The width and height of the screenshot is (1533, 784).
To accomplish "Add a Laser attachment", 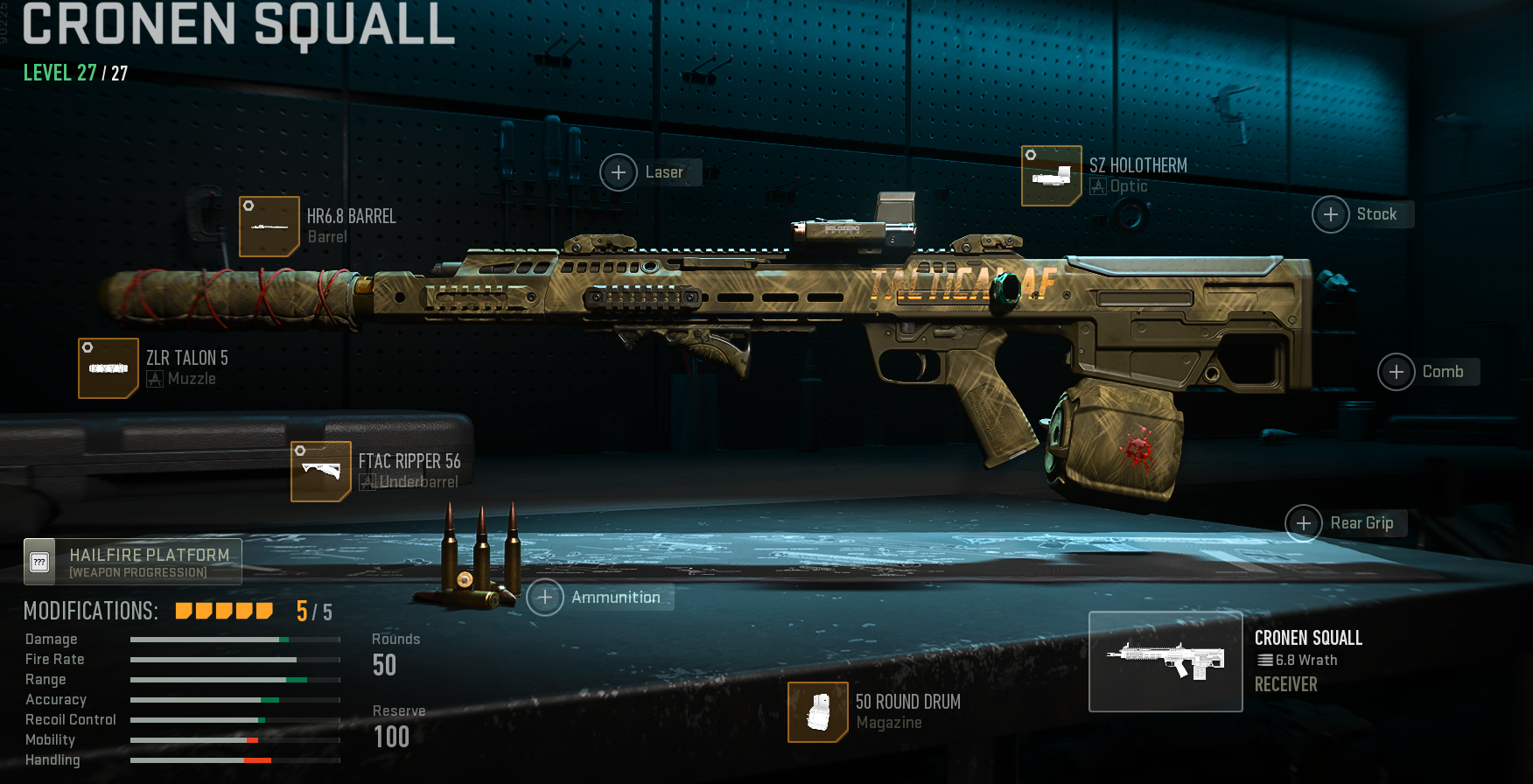I will (x=619, y=172).
